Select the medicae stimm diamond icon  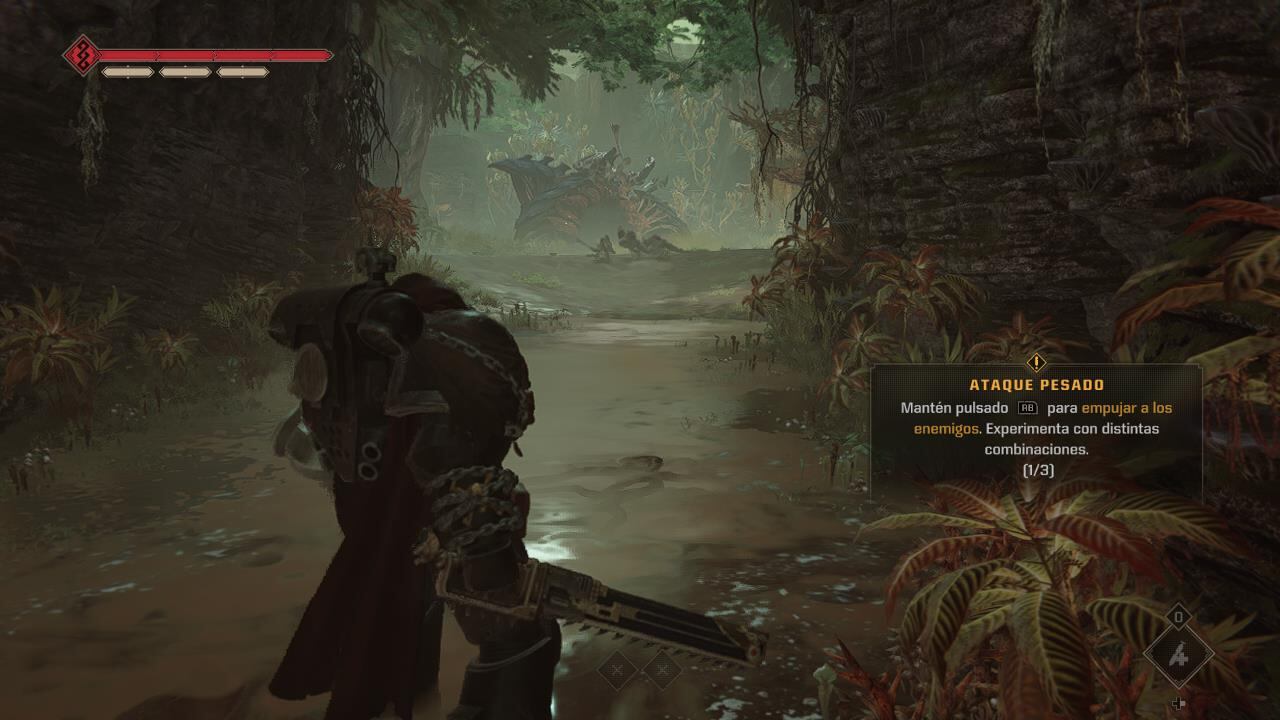coord(1179,653)
